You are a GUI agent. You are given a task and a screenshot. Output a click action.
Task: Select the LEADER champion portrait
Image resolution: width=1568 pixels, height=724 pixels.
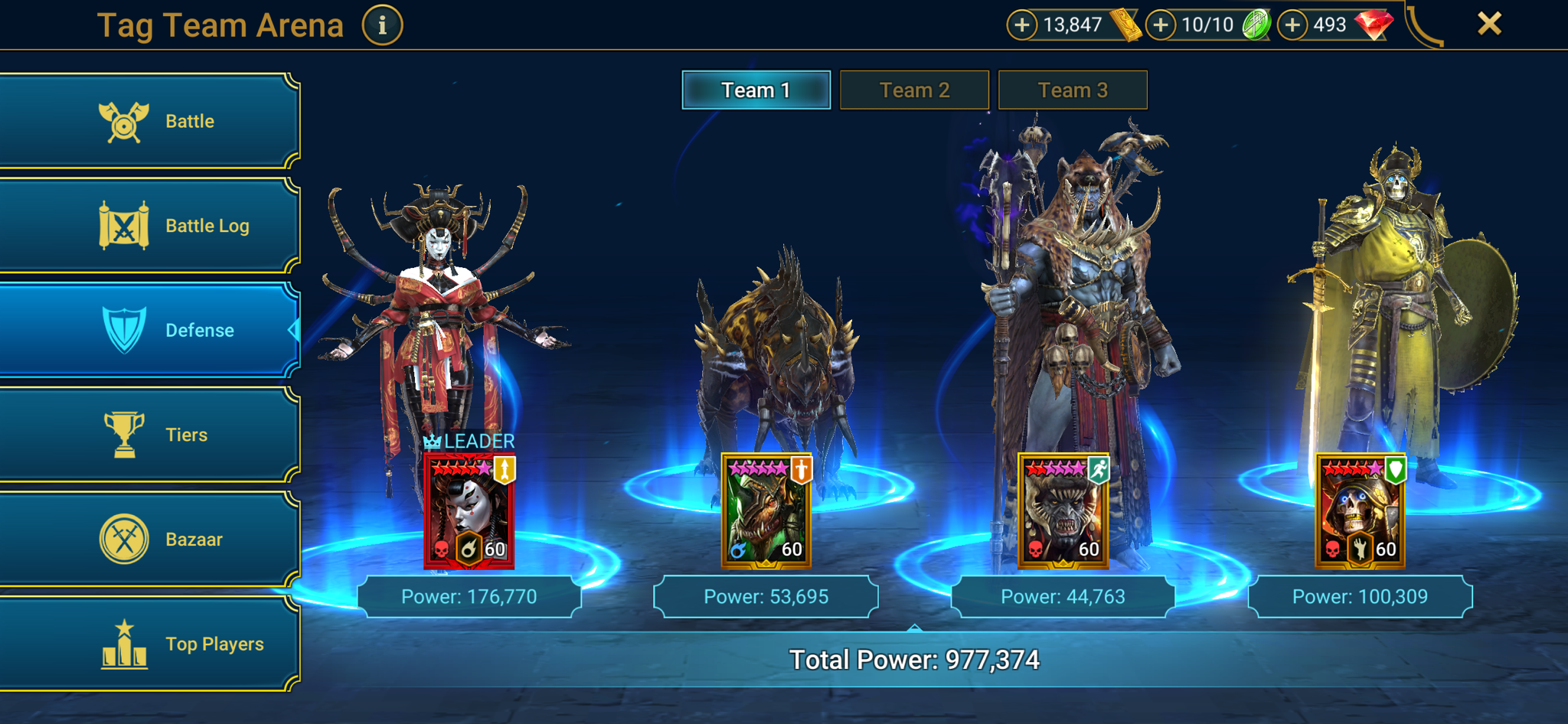tap(469, 509)
